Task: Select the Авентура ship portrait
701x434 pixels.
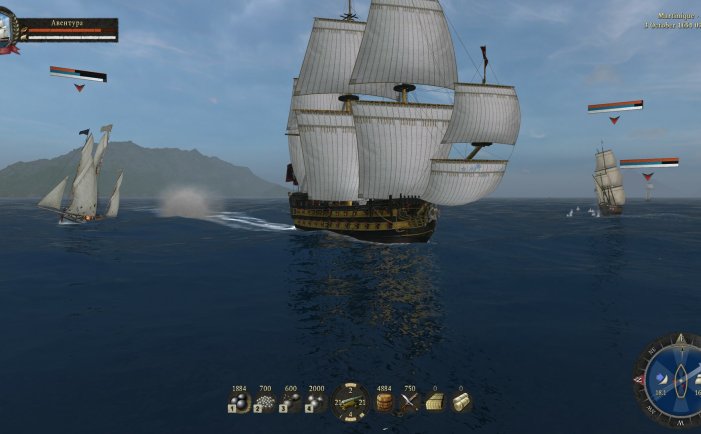Action: coord(10,30)
